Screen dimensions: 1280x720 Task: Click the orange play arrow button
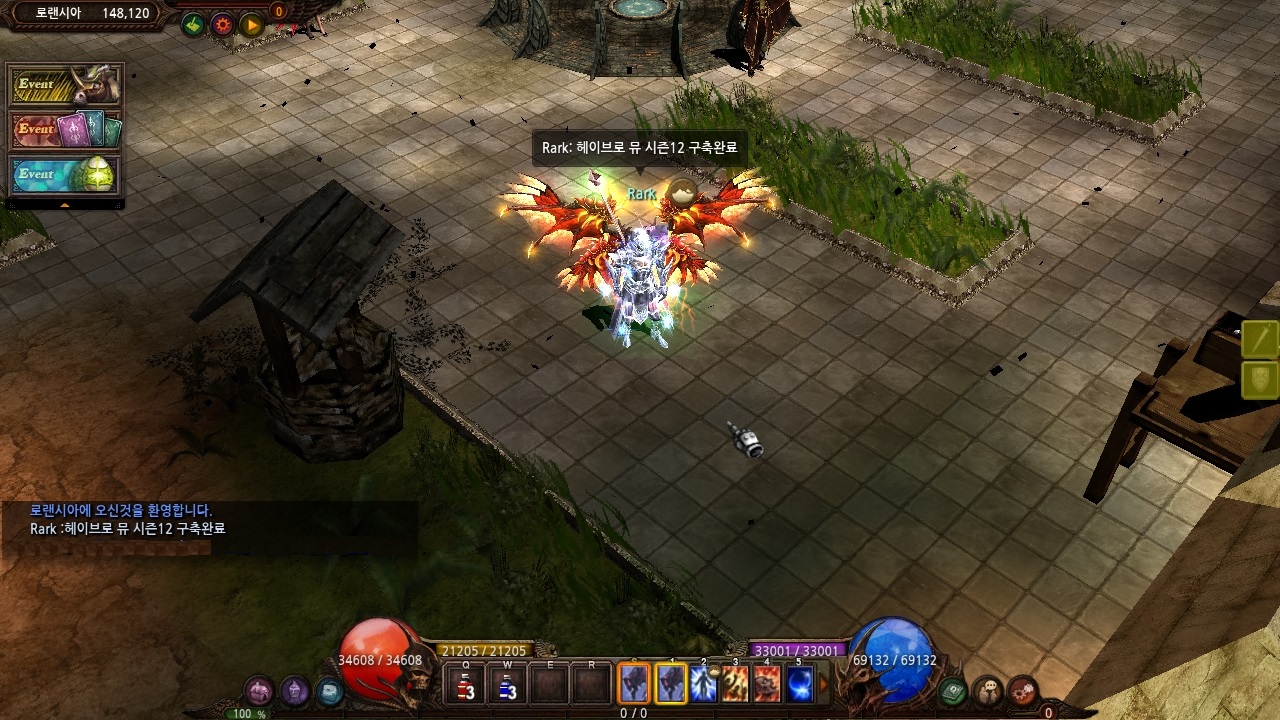[251, 25]
